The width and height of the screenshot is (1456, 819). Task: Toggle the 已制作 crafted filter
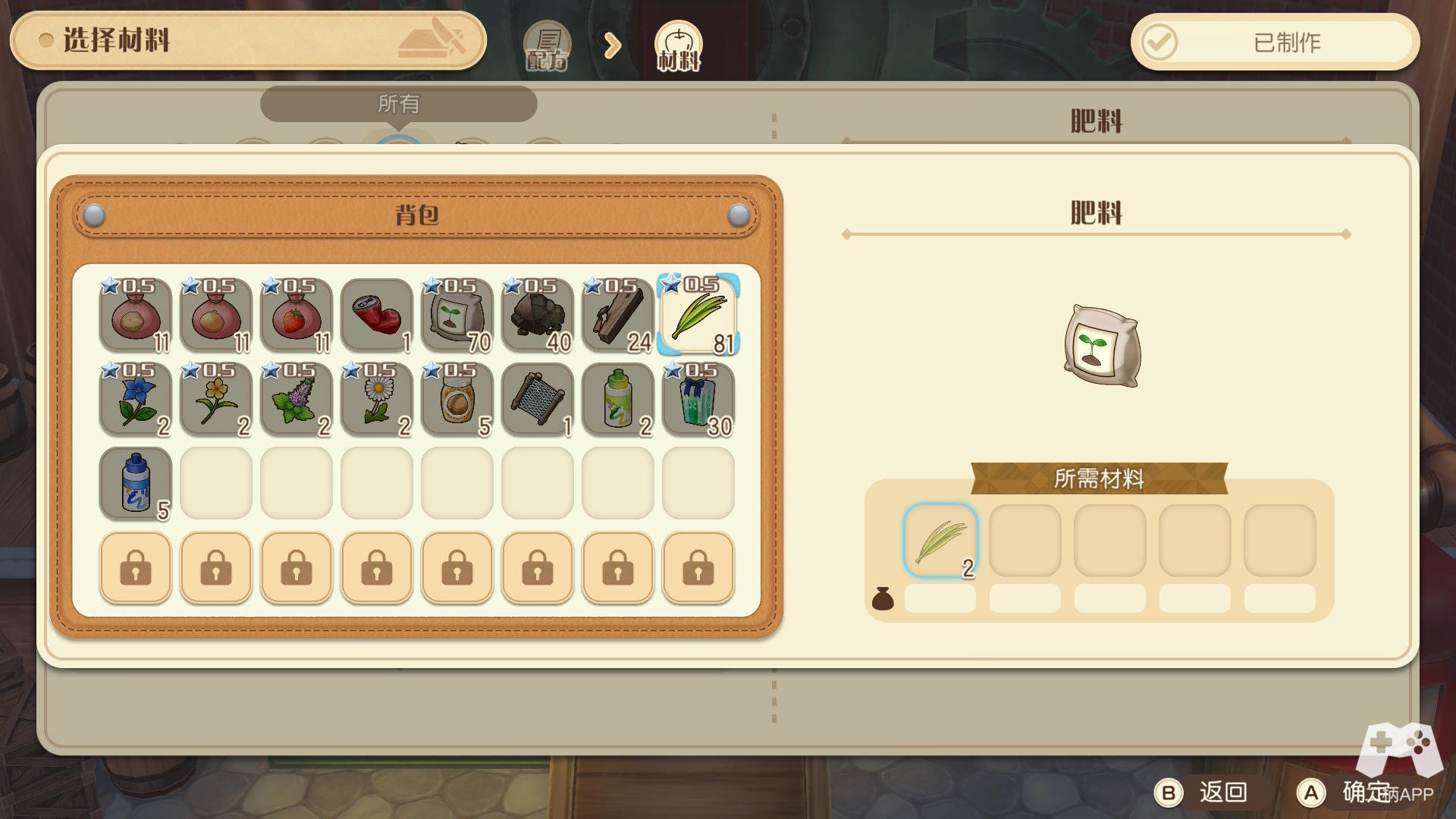pos(1274,42)
